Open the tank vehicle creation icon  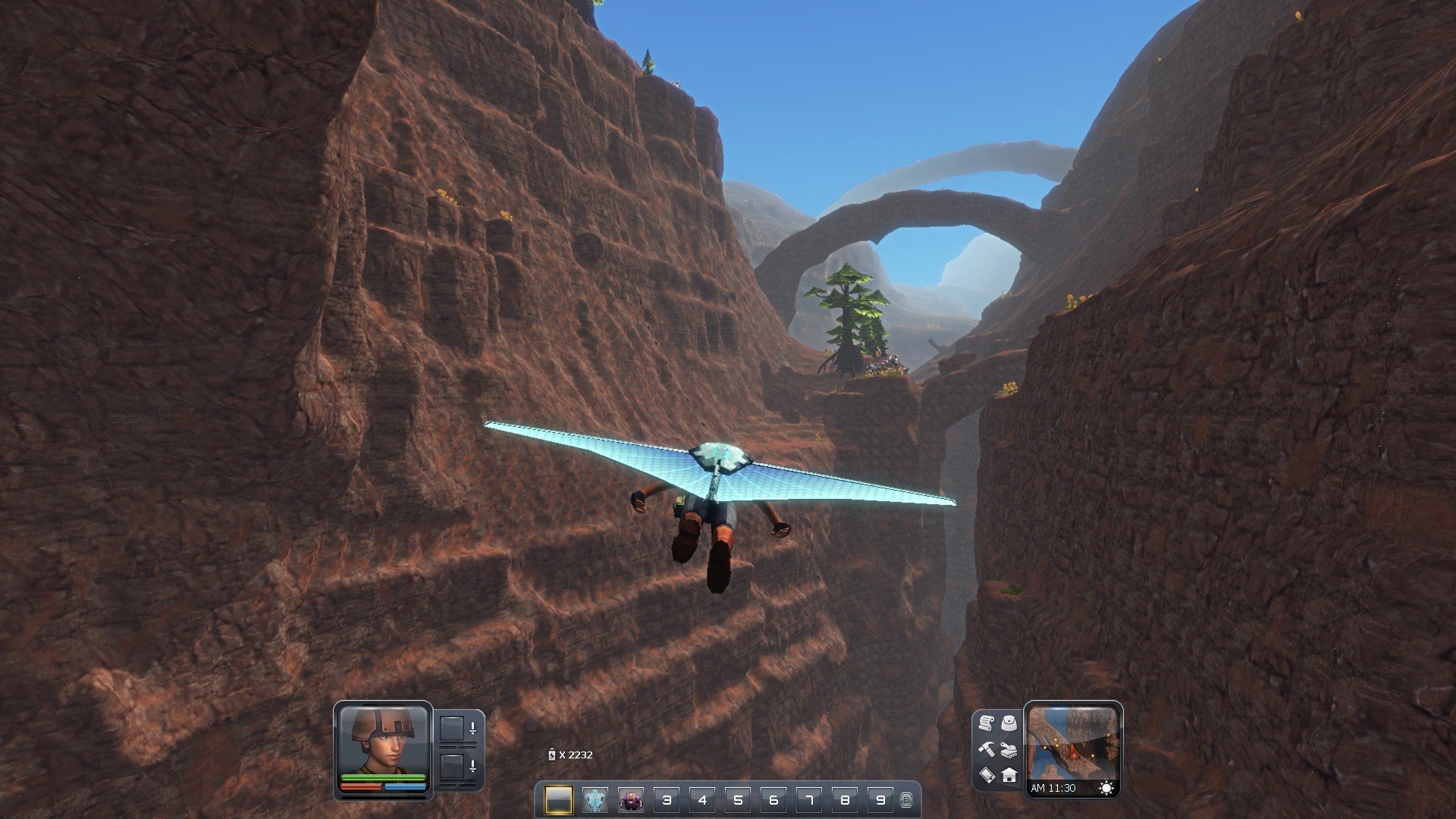click(1009, 749)
